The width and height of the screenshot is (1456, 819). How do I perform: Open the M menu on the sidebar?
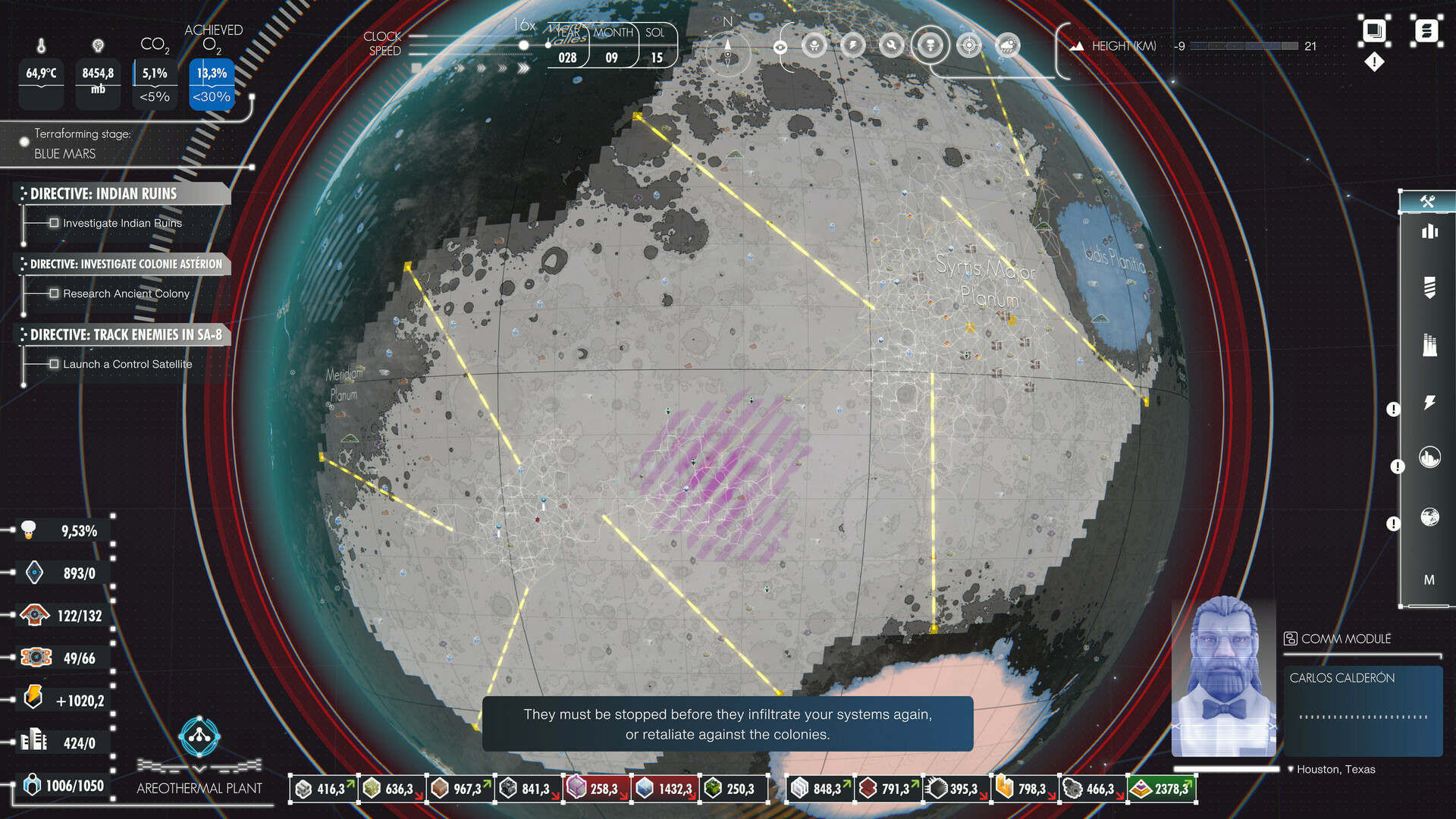[1429, 580]
